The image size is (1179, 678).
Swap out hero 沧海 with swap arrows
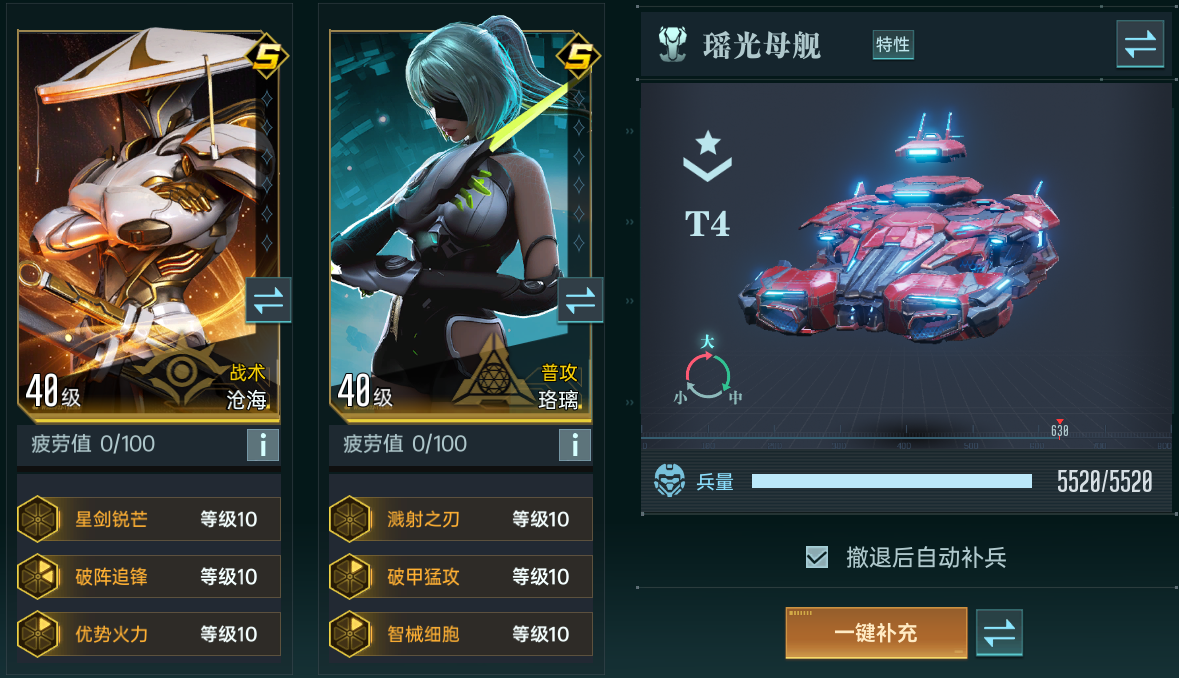(x=268, y=300)
